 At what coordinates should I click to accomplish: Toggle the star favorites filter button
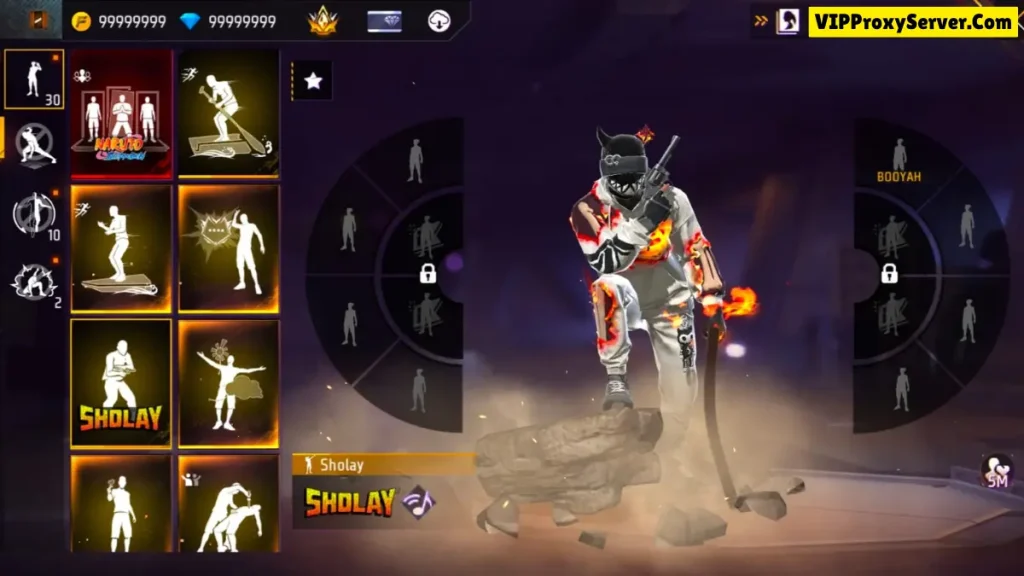(313, 81)
